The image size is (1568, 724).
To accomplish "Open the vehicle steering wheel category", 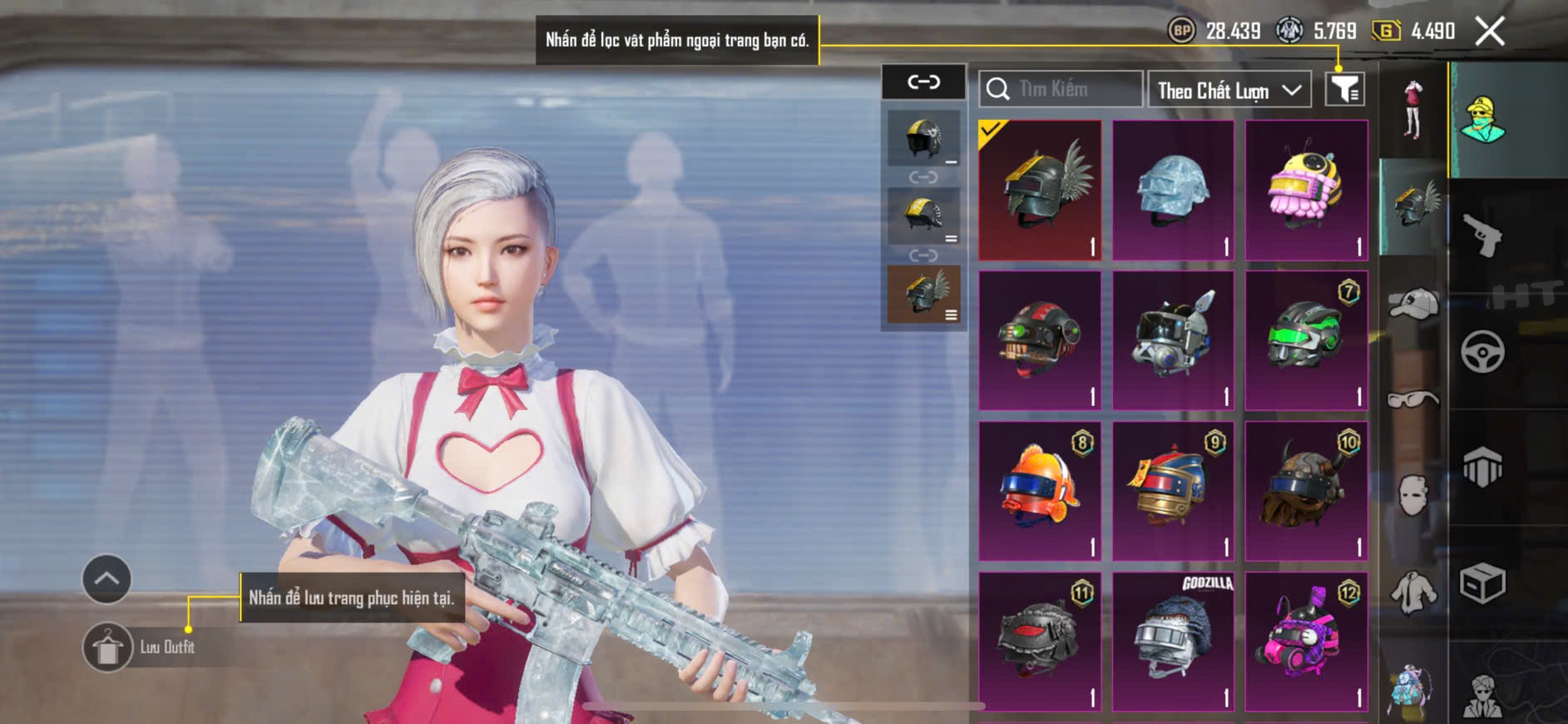I will tap(1482, 352).
